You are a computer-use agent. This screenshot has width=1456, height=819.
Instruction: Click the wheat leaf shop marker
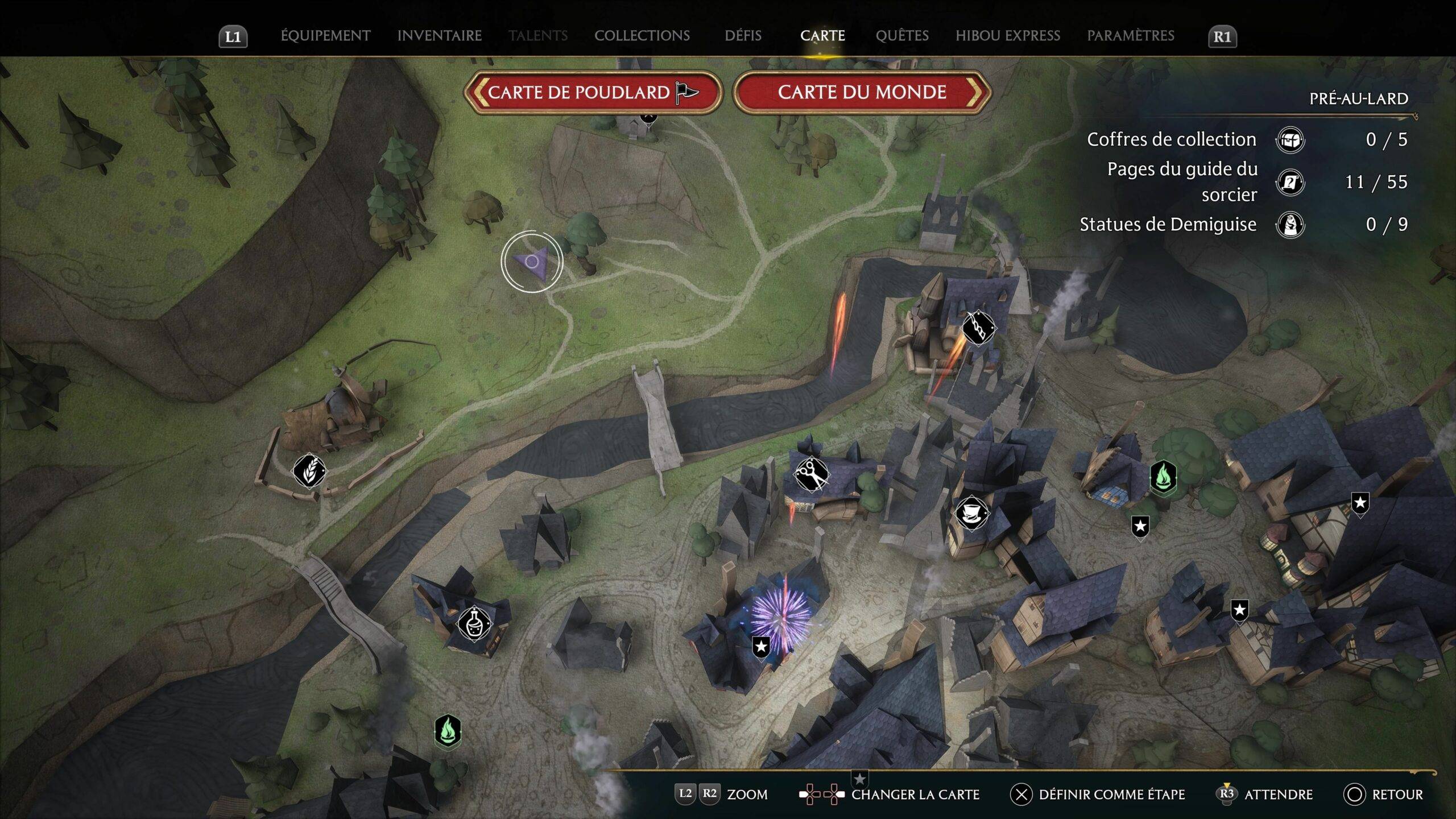coord(309,471)
